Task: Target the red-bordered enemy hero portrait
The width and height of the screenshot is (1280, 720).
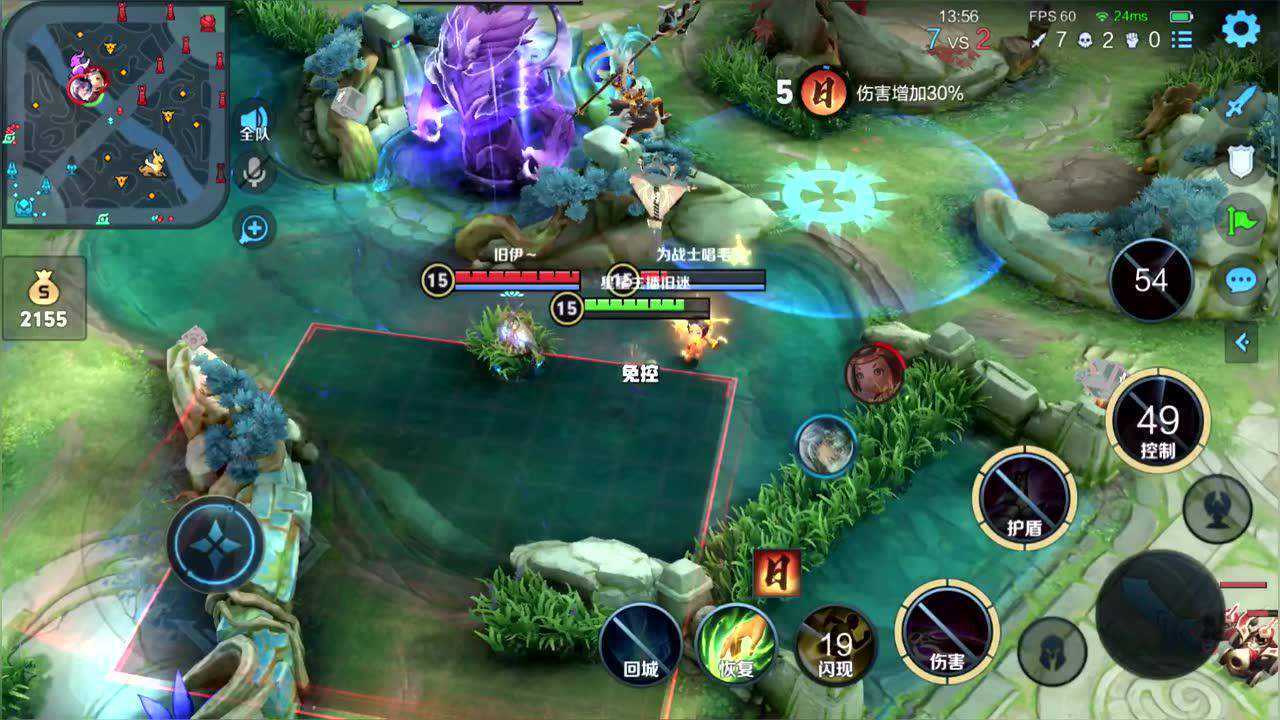Action: coord(875,374)
